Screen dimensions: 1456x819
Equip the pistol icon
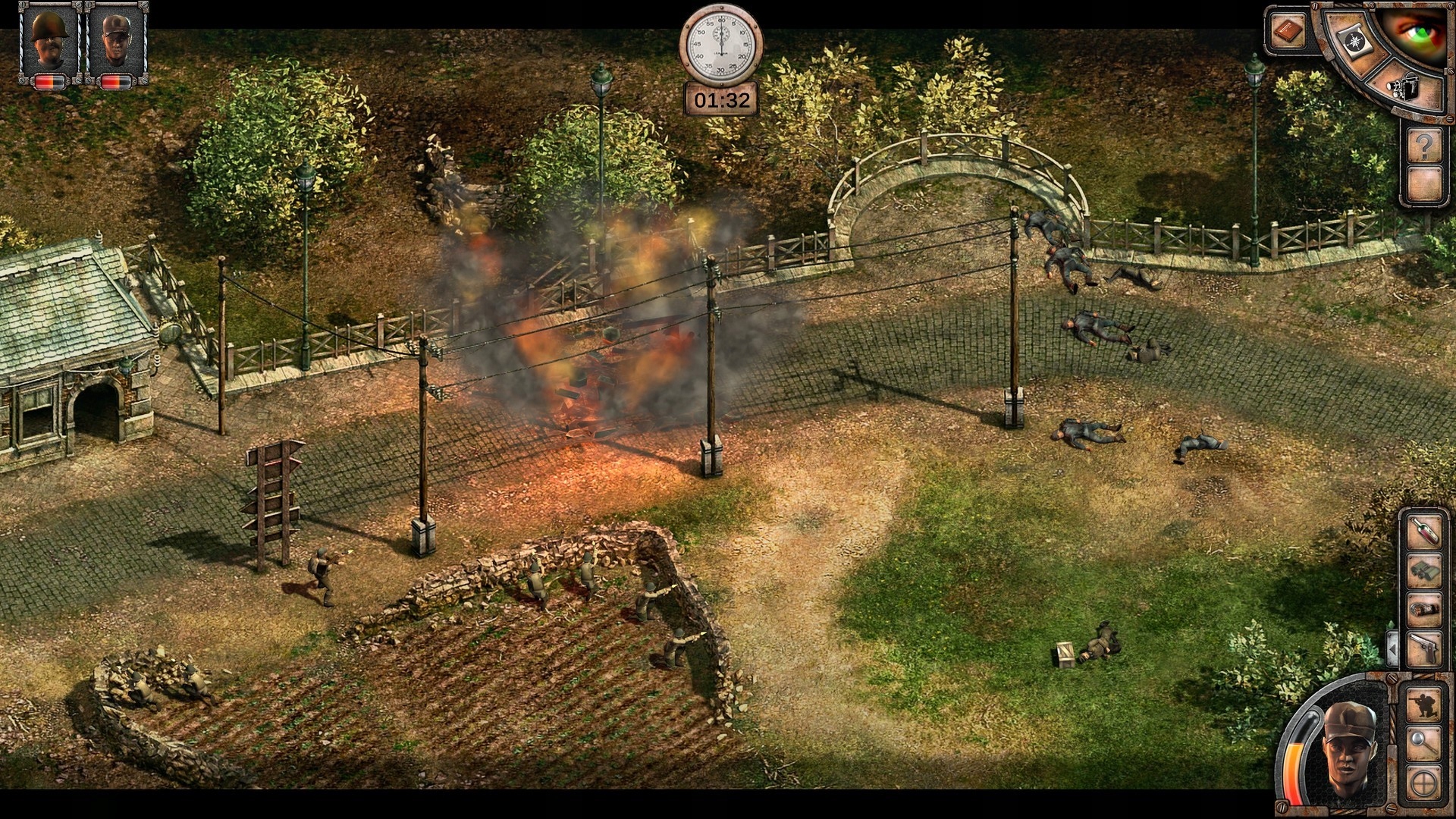[x=1424, y=645]
